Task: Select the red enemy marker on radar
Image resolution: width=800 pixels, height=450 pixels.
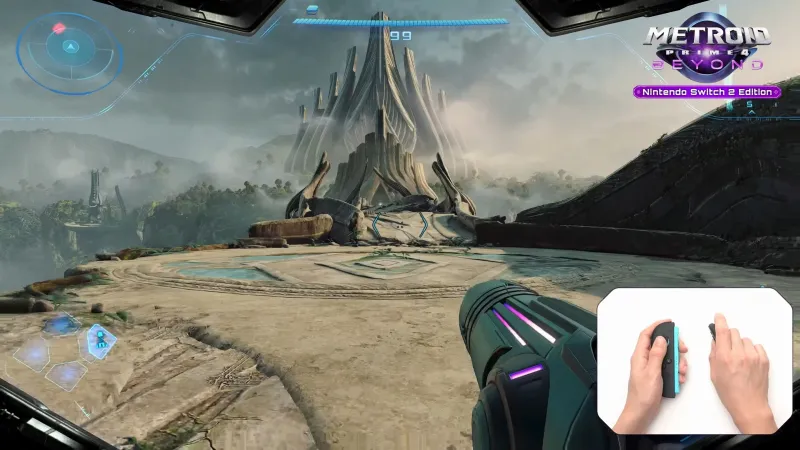Action: pyautogui.click(x=59, y=28)
